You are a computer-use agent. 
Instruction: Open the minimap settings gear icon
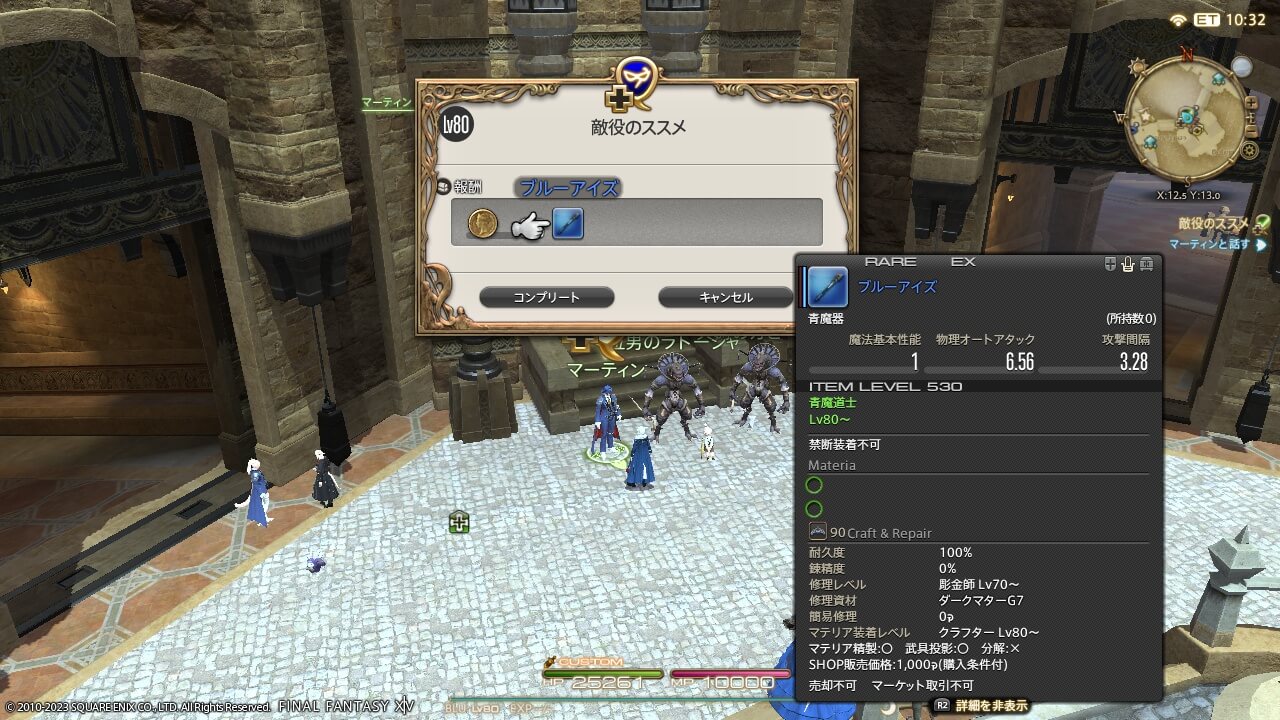[x=1250, y=150]
